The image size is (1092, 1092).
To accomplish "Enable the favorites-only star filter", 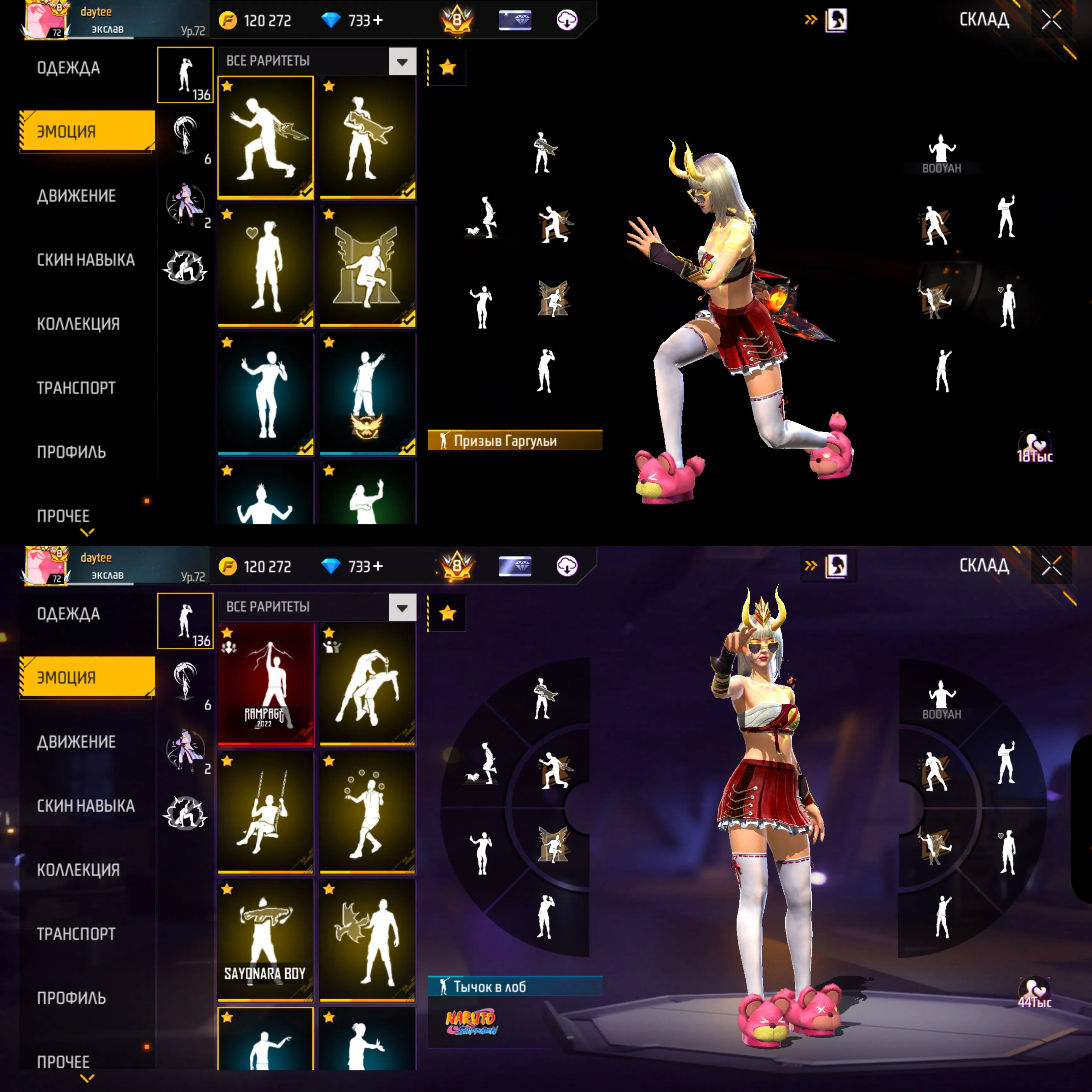I will click(447, 66).
